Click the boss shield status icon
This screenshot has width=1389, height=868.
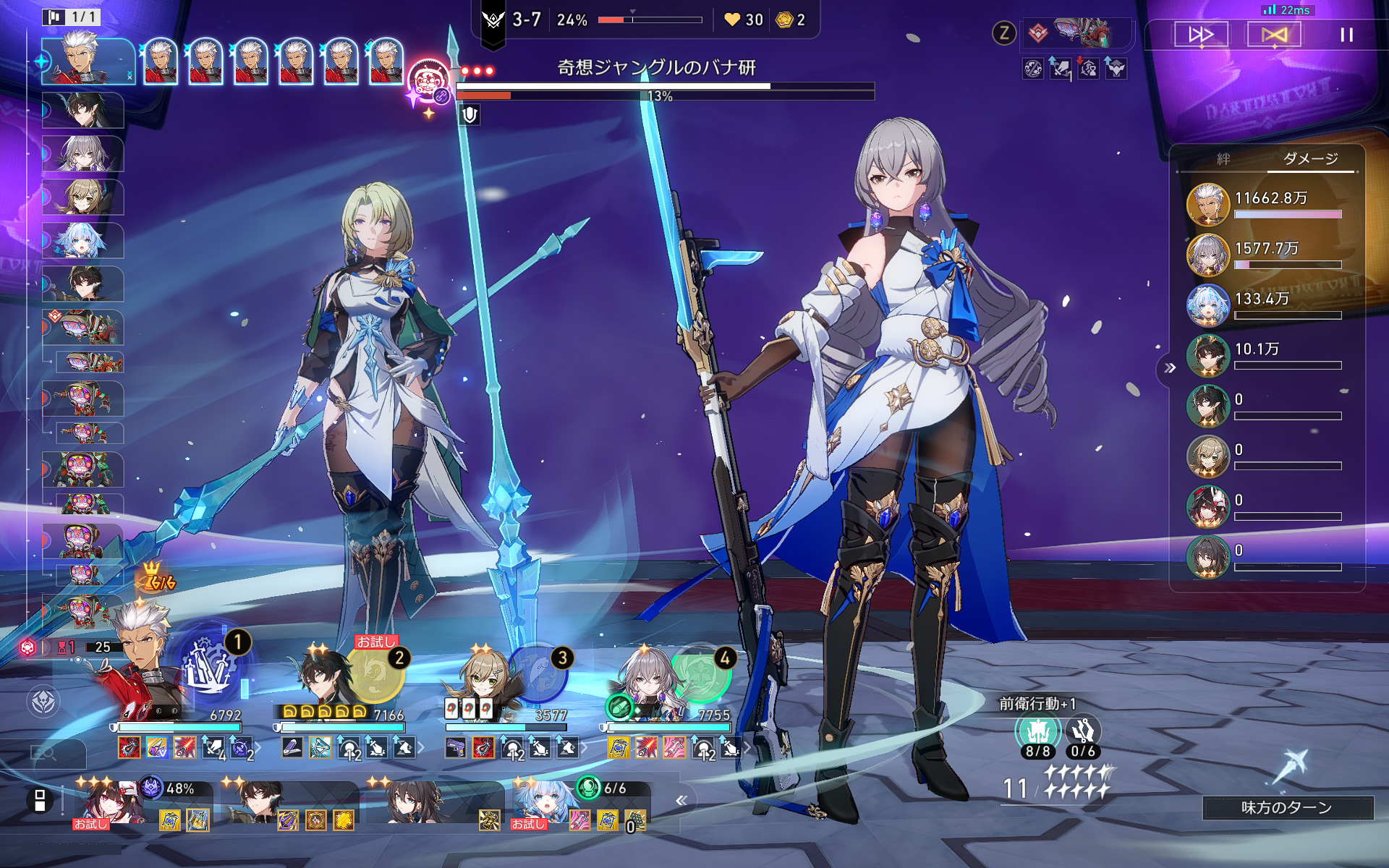[x=470, y=114]
